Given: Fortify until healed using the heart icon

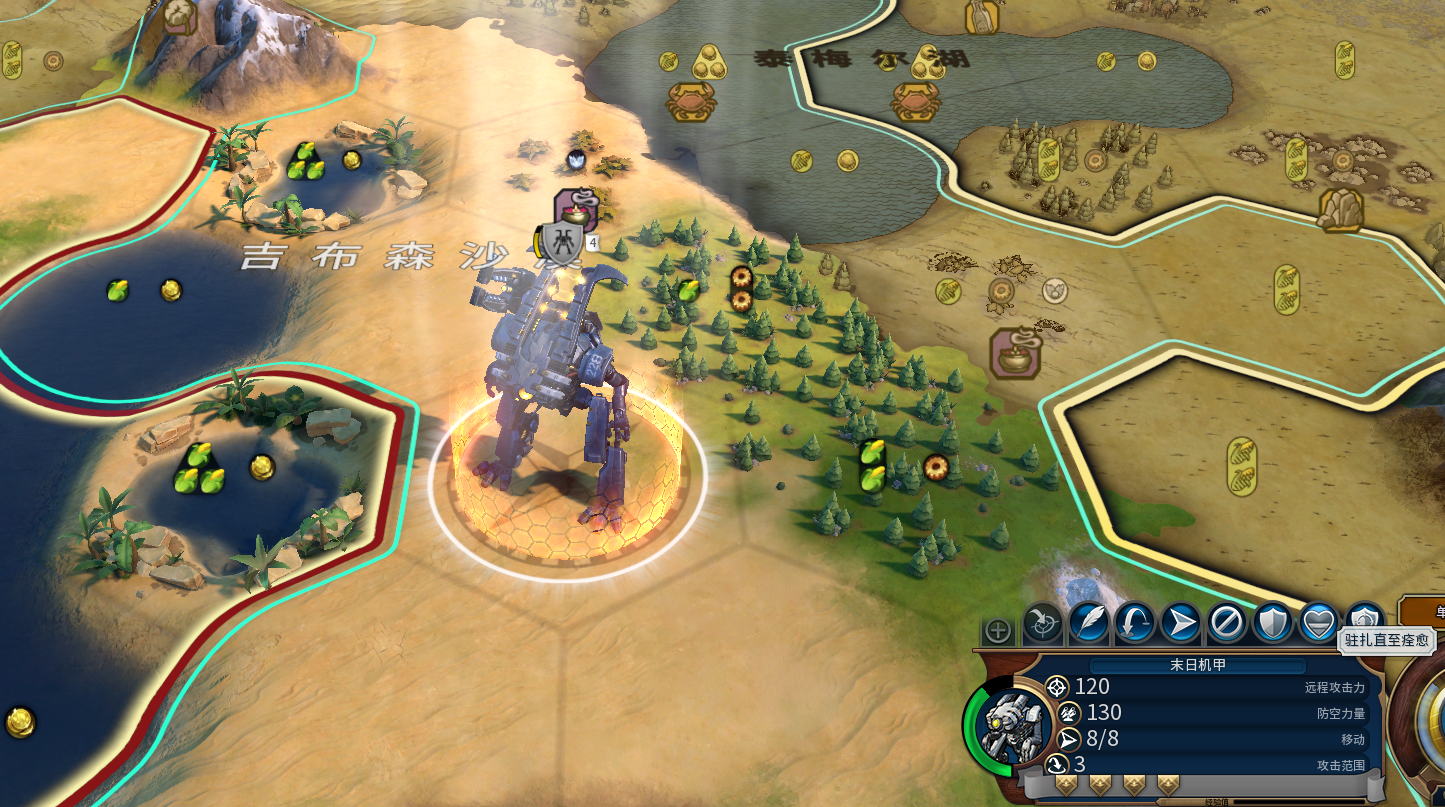Looking at the screenshot, I should 1319,623.
